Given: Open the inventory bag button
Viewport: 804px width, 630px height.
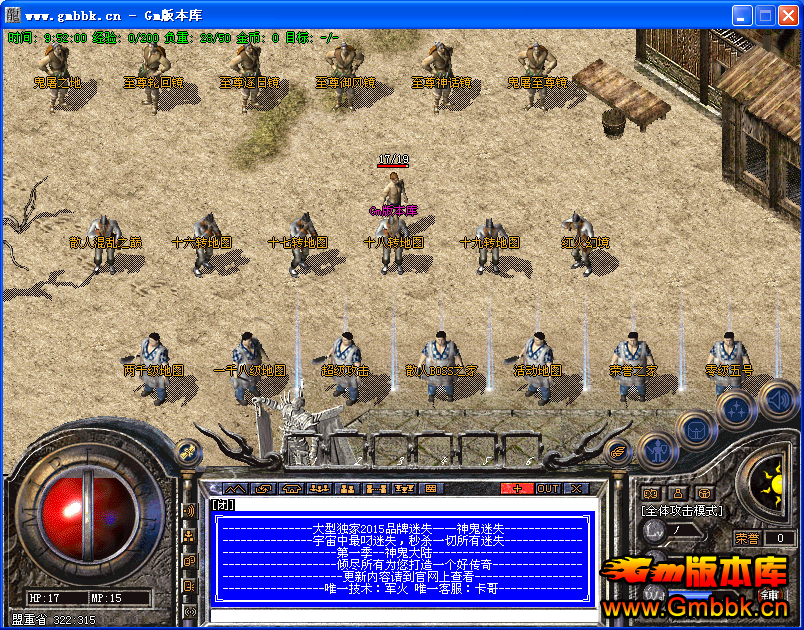Looking at the screenshot, I should [x=695, y=430].
